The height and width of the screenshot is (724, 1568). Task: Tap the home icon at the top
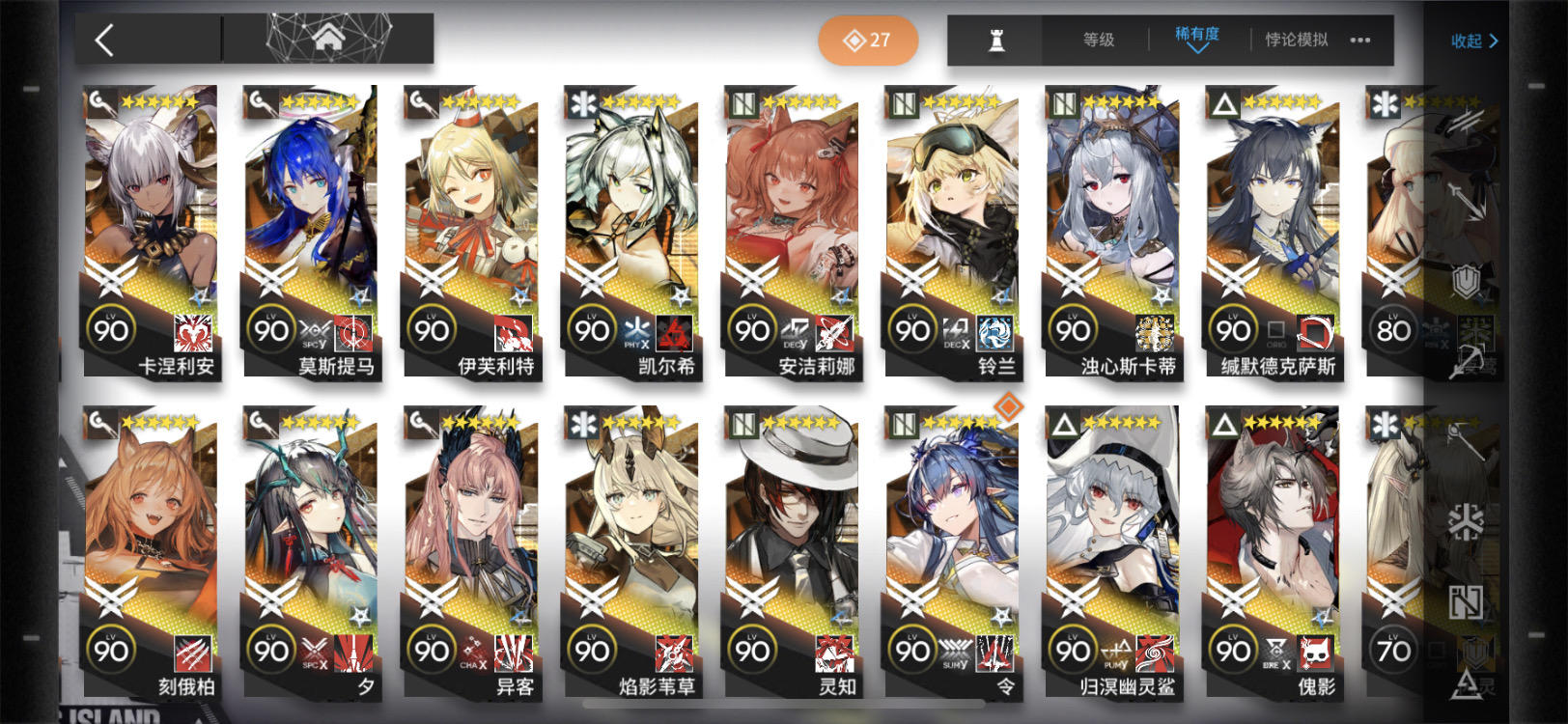click(329, 39)
